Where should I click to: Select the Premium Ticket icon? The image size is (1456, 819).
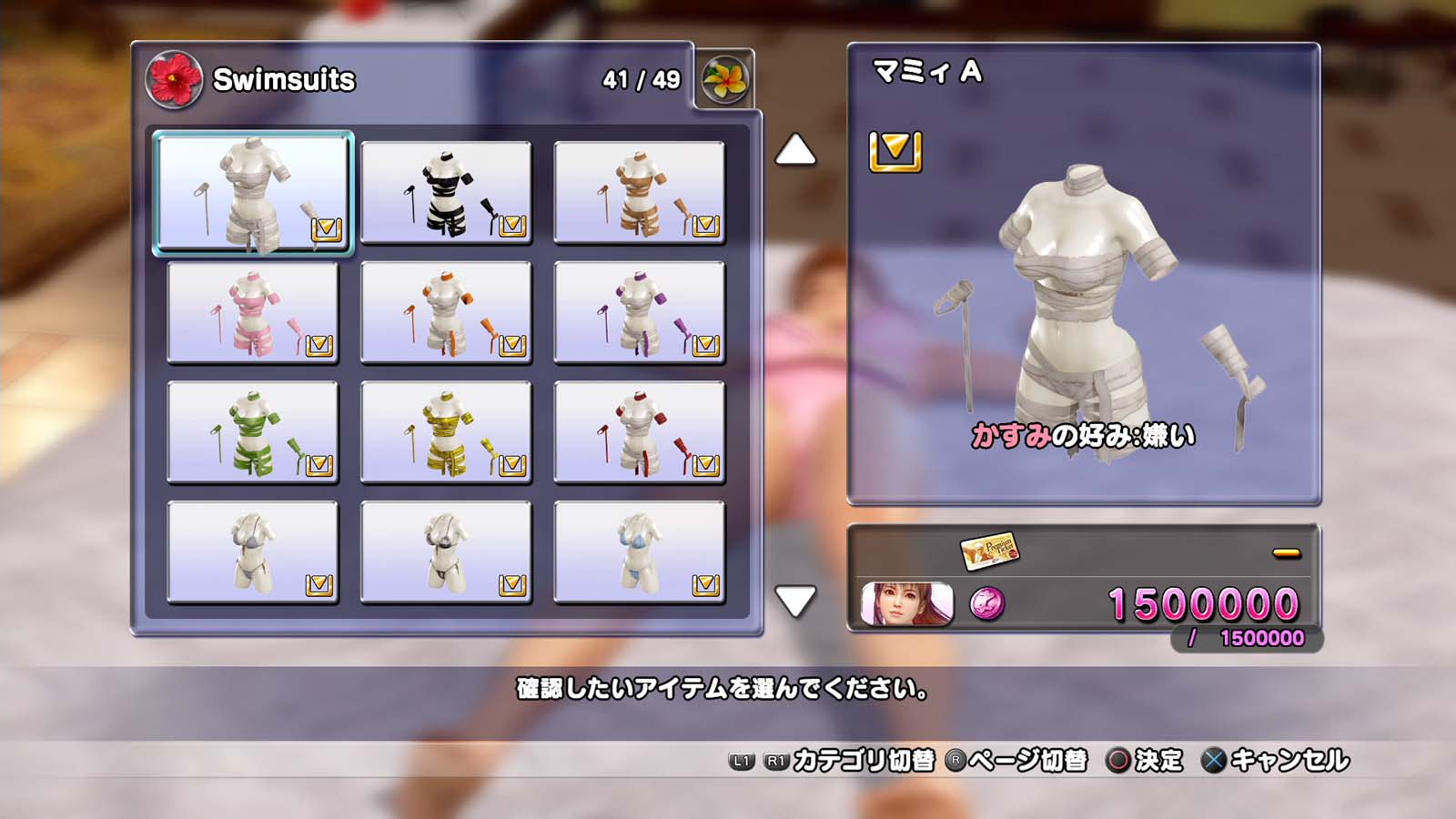pyautogui.click(x=989, y=550)
